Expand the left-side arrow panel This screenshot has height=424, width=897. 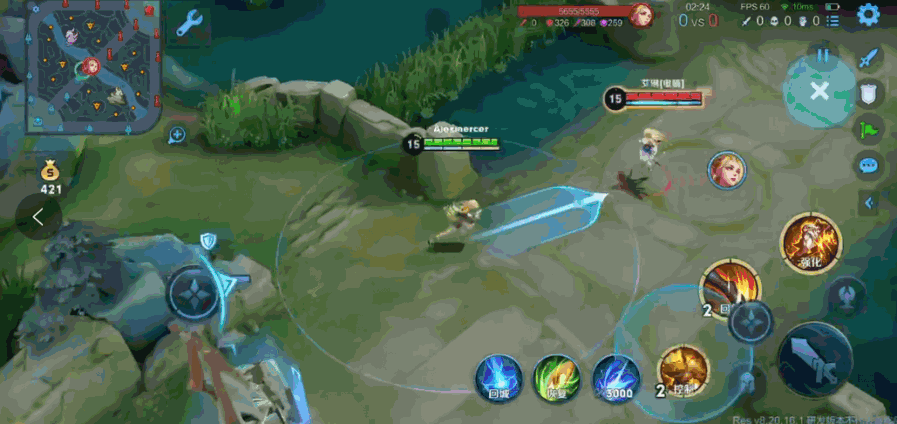click(38, 215)
